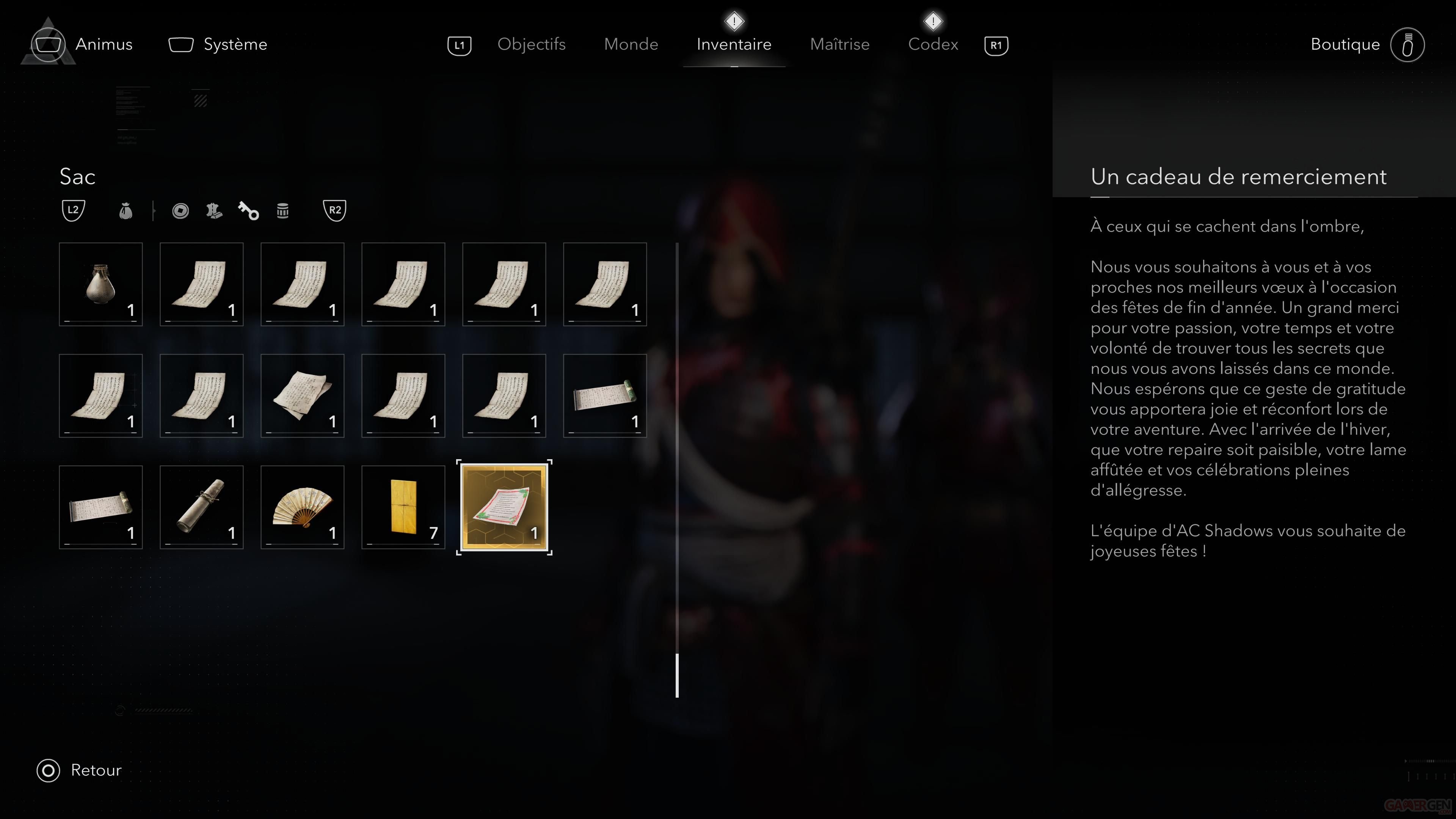Screen dimensions: 1456x819
Task: Switch to the Objectifs tab
Action: coord(531,44)
